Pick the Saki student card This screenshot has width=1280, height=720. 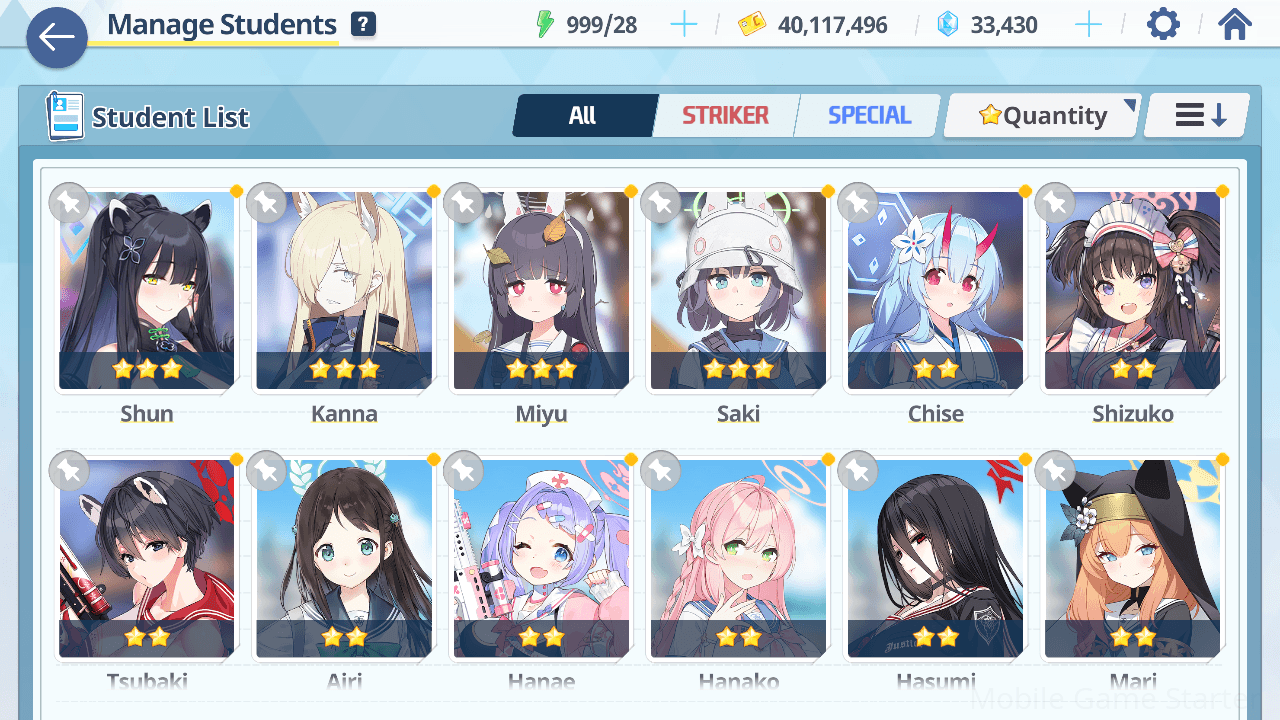(x=738, y=290)
